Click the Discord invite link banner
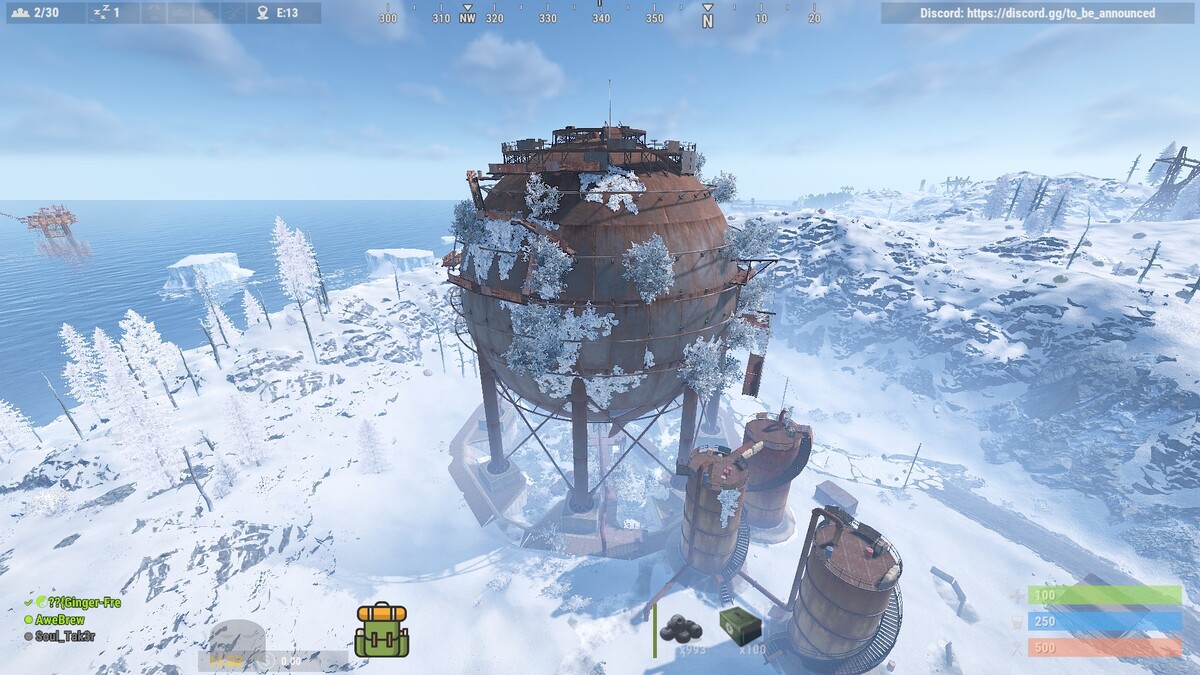 point(1037,13)
